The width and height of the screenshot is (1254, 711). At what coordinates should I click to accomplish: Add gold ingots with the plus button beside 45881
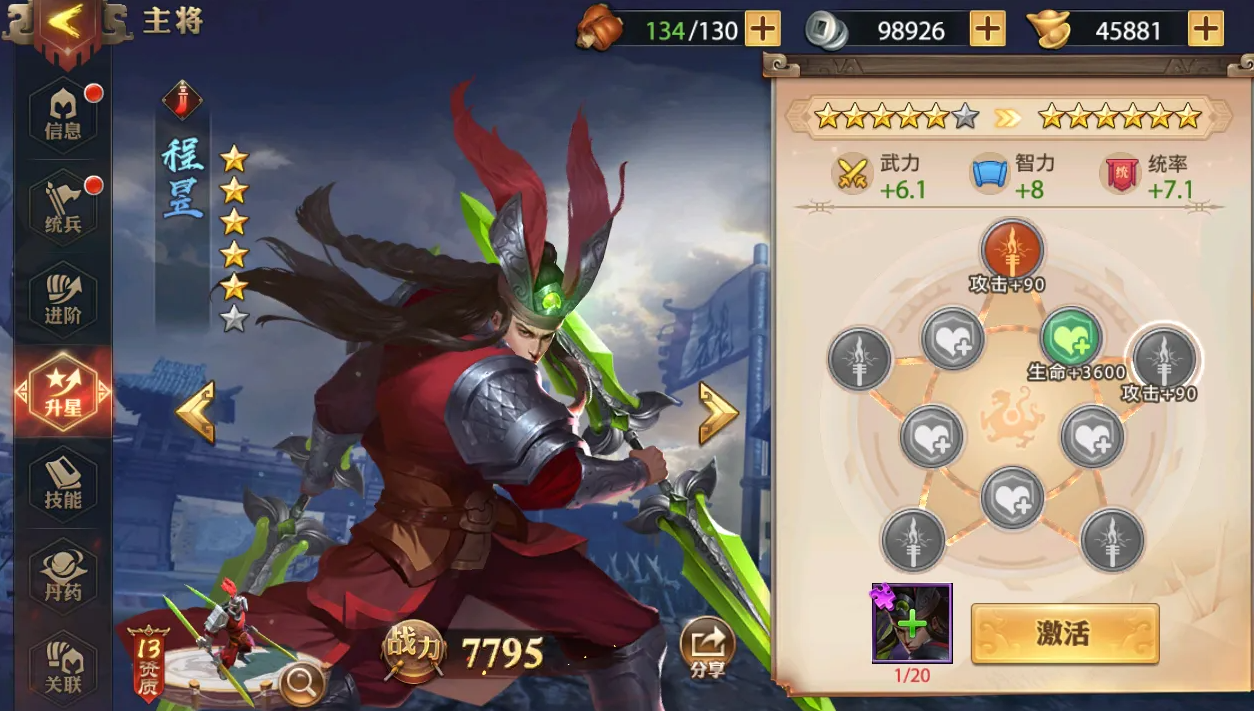click(x=1205, y=29)
